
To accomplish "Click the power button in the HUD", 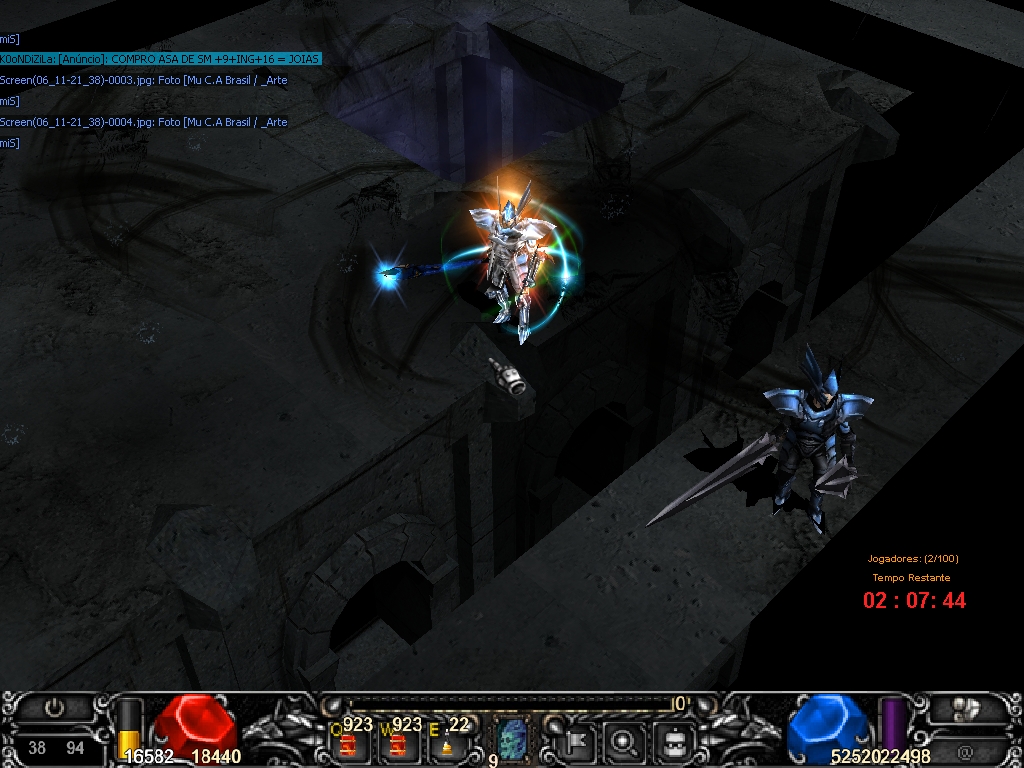I will pyautogui.click(x=55, y=709).
